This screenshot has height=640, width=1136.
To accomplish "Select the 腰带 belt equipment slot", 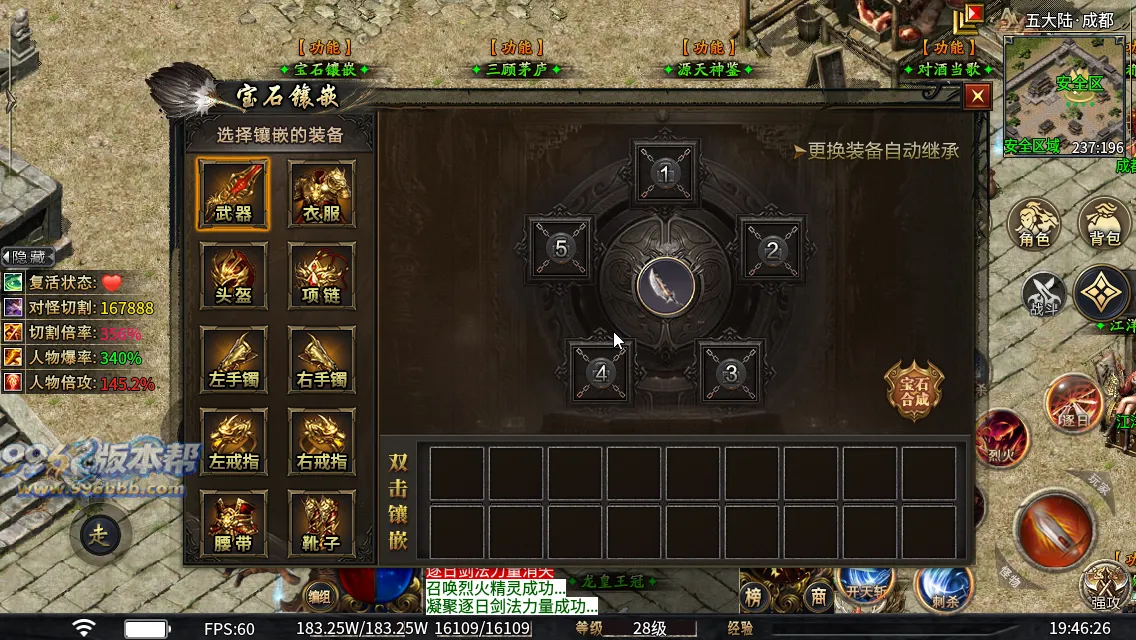I will [233, 524].
